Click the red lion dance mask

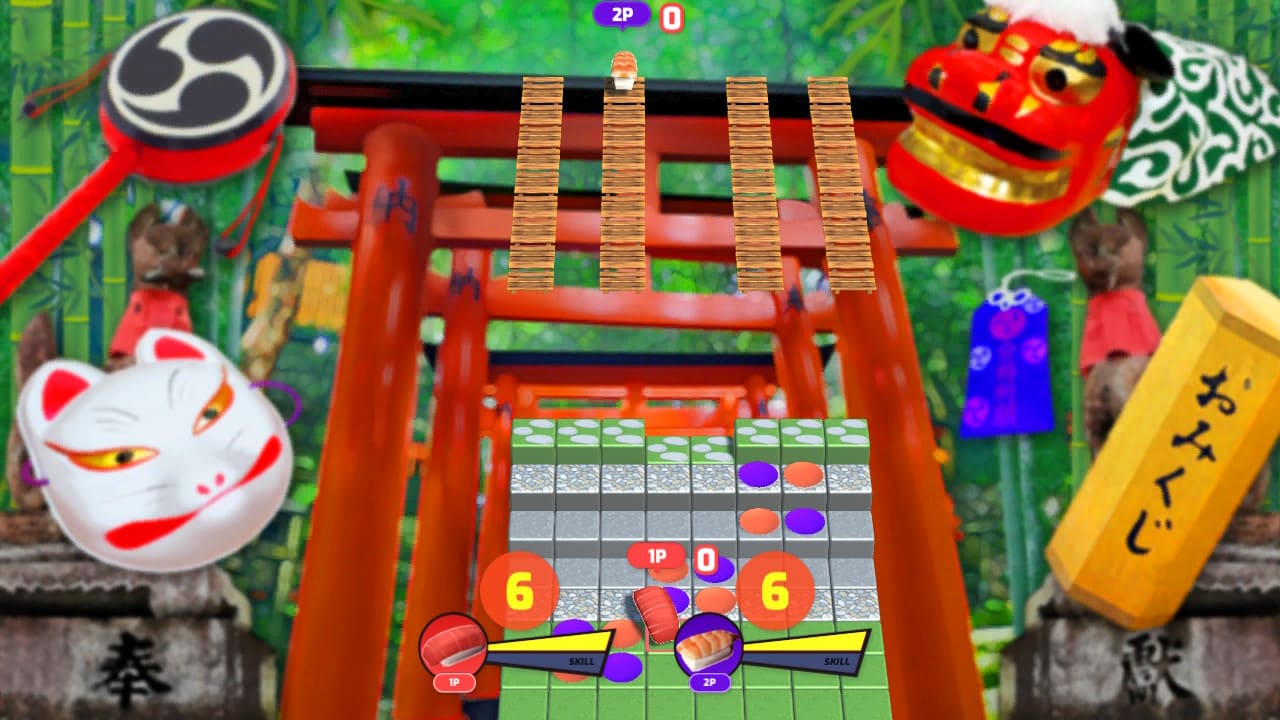[1010, 115]
